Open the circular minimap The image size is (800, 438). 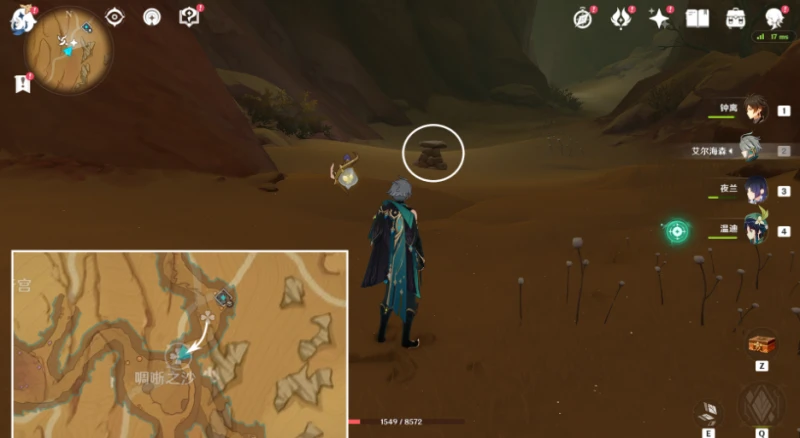click(69, 45)
